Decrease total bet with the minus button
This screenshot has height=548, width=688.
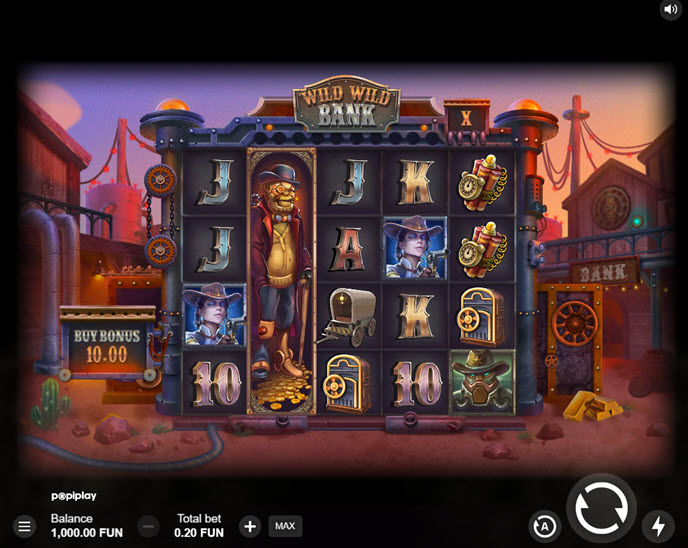148,526
